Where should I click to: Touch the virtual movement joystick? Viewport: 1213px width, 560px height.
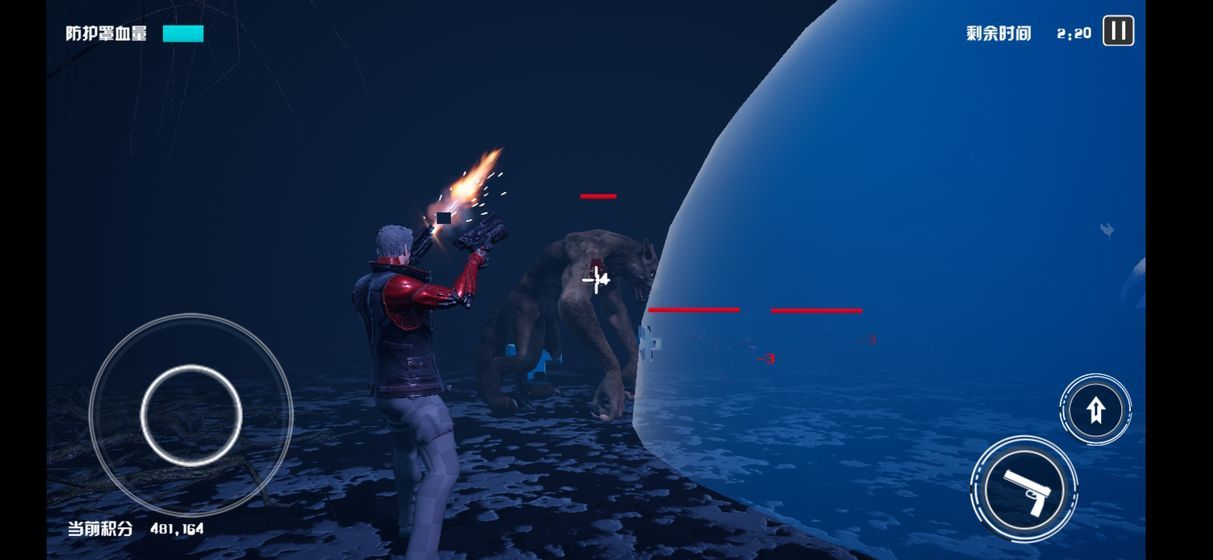tap(191, 414)
